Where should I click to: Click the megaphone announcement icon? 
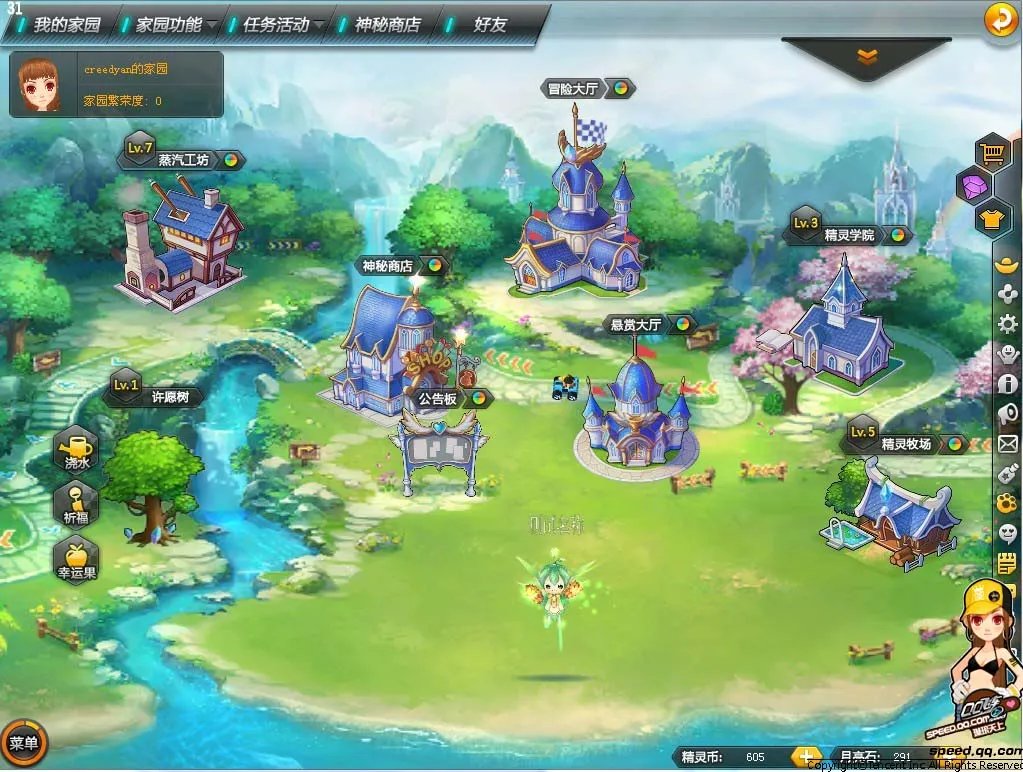[x=1007, y=413]
